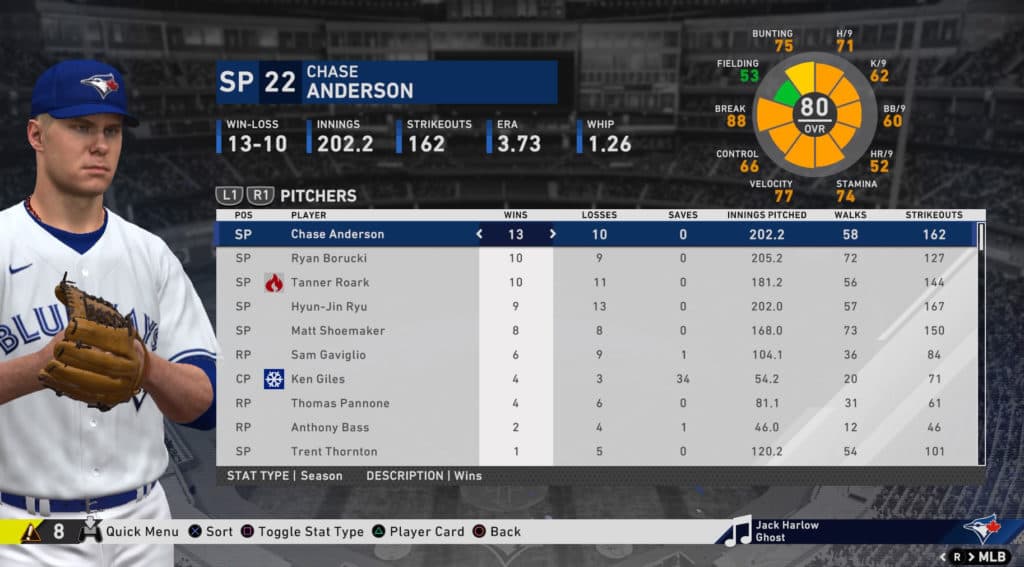Choose the Tanner Roark row
1024x567 pixels.
(x=330, y=282)
